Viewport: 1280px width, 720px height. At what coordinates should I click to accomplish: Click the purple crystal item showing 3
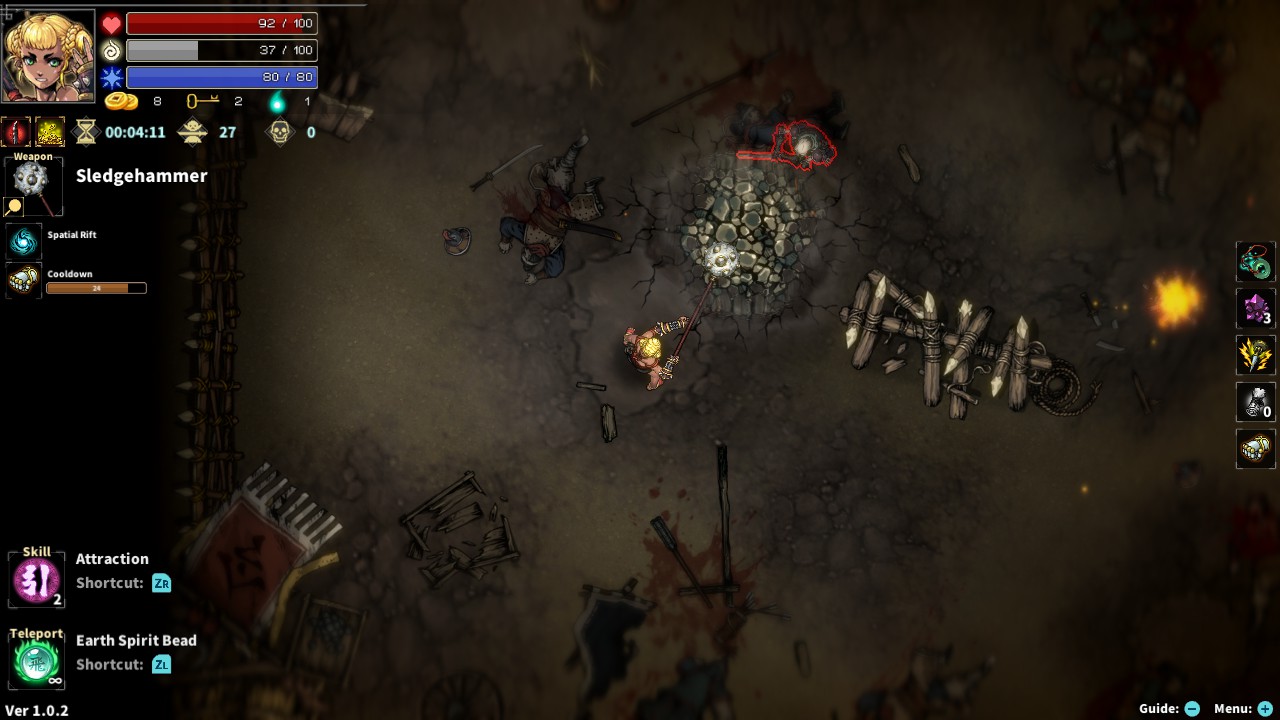pos(1255,309)
